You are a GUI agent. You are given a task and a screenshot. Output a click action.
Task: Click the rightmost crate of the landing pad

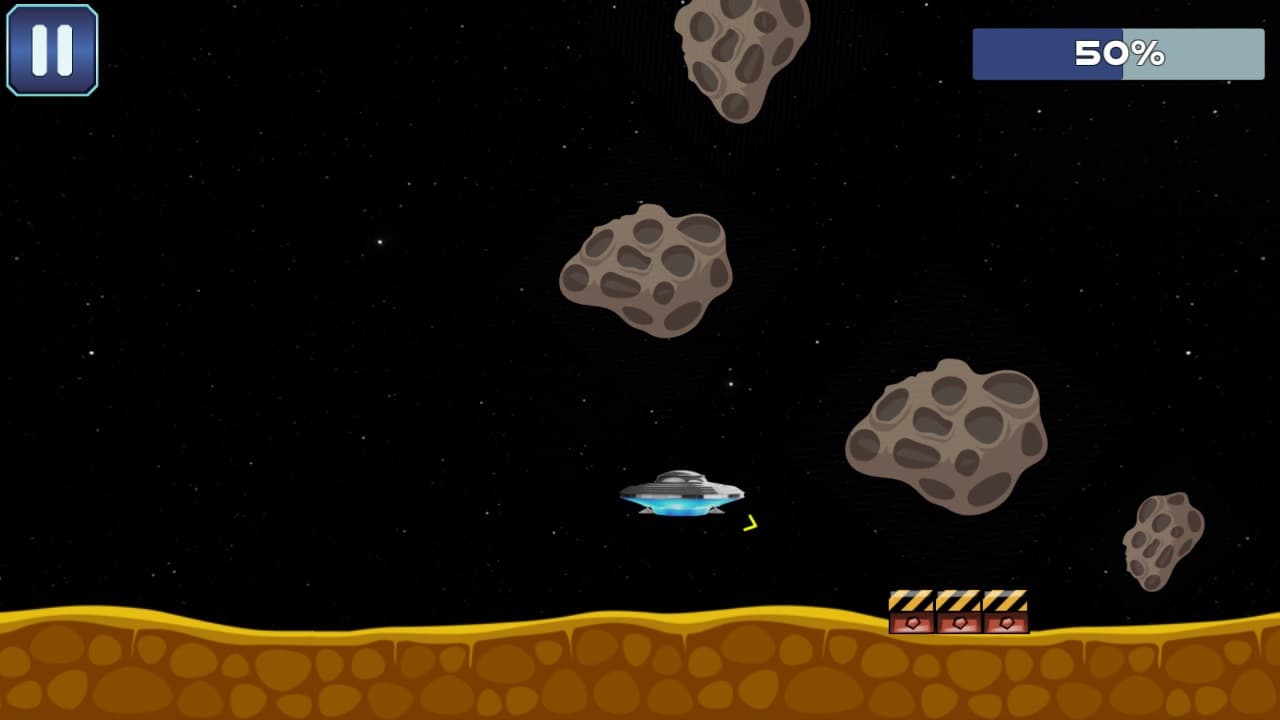tap(1004, 612)
